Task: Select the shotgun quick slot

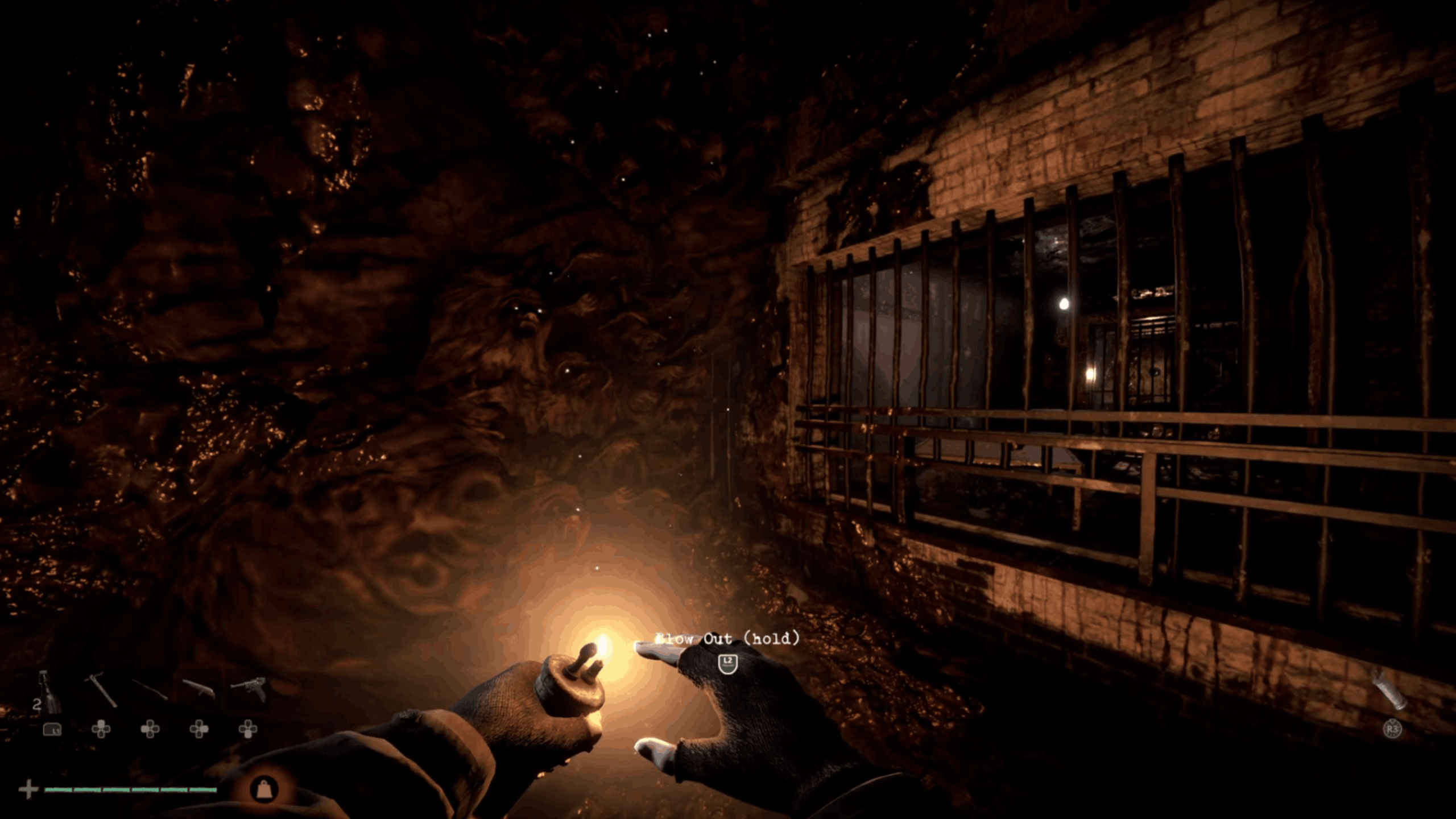Action: coord(198,689)
